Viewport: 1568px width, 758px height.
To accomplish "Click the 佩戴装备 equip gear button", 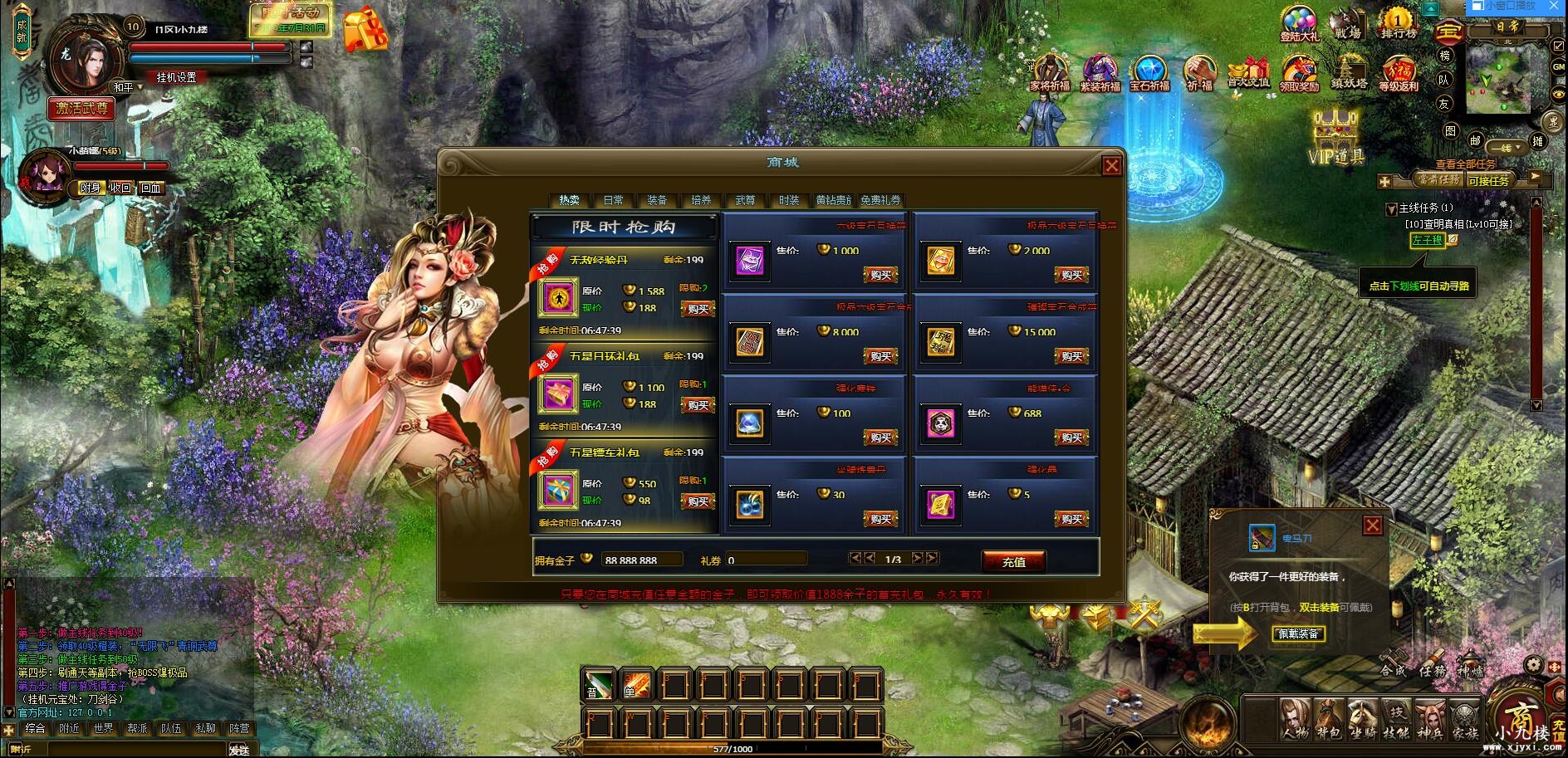I will [x=1297, y=633].
